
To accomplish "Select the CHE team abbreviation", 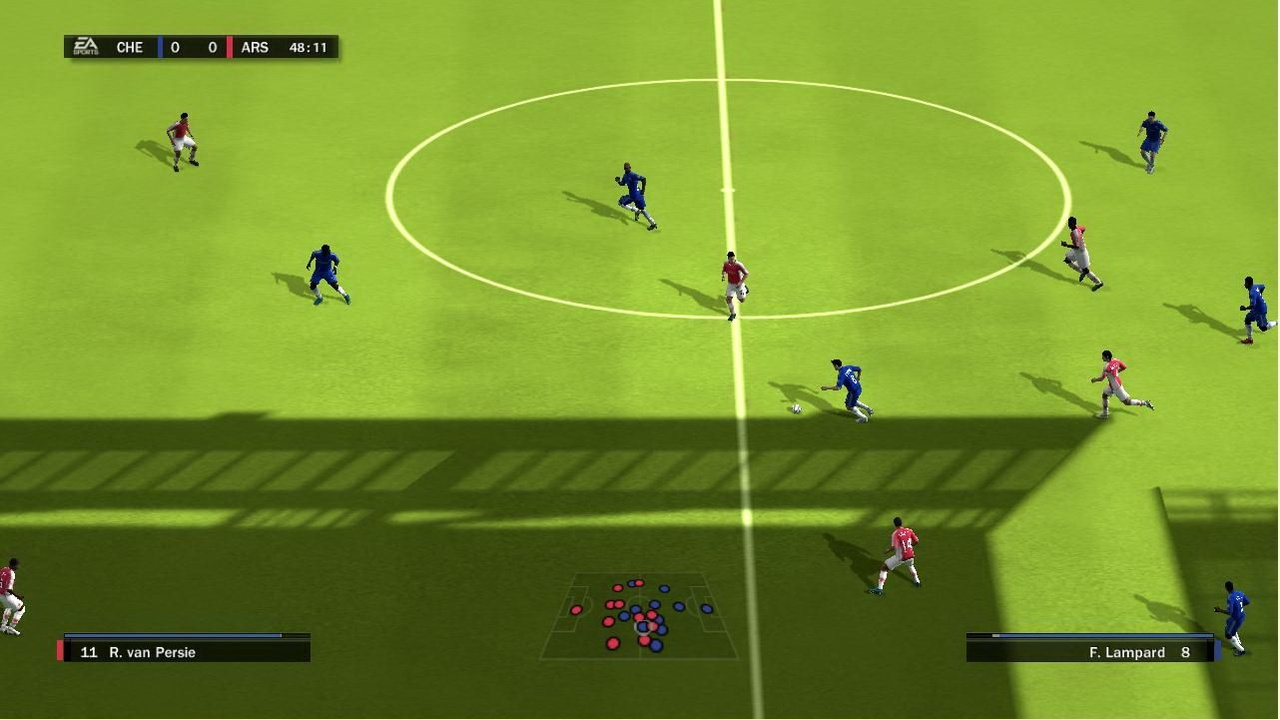I will coord(128,47).
